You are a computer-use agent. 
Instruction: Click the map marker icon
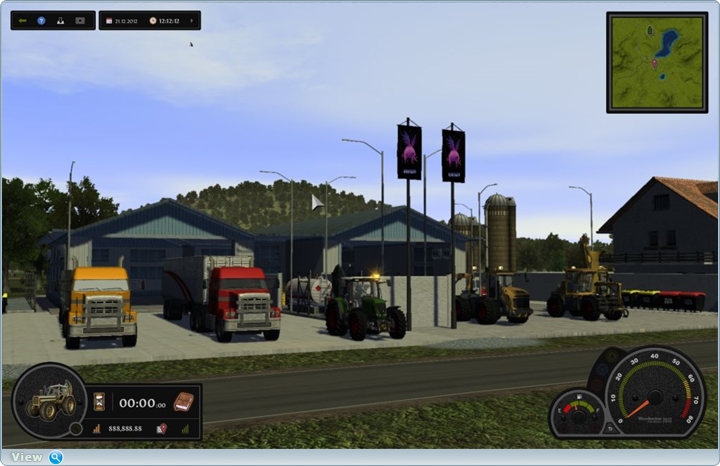(x=161, y=428)
